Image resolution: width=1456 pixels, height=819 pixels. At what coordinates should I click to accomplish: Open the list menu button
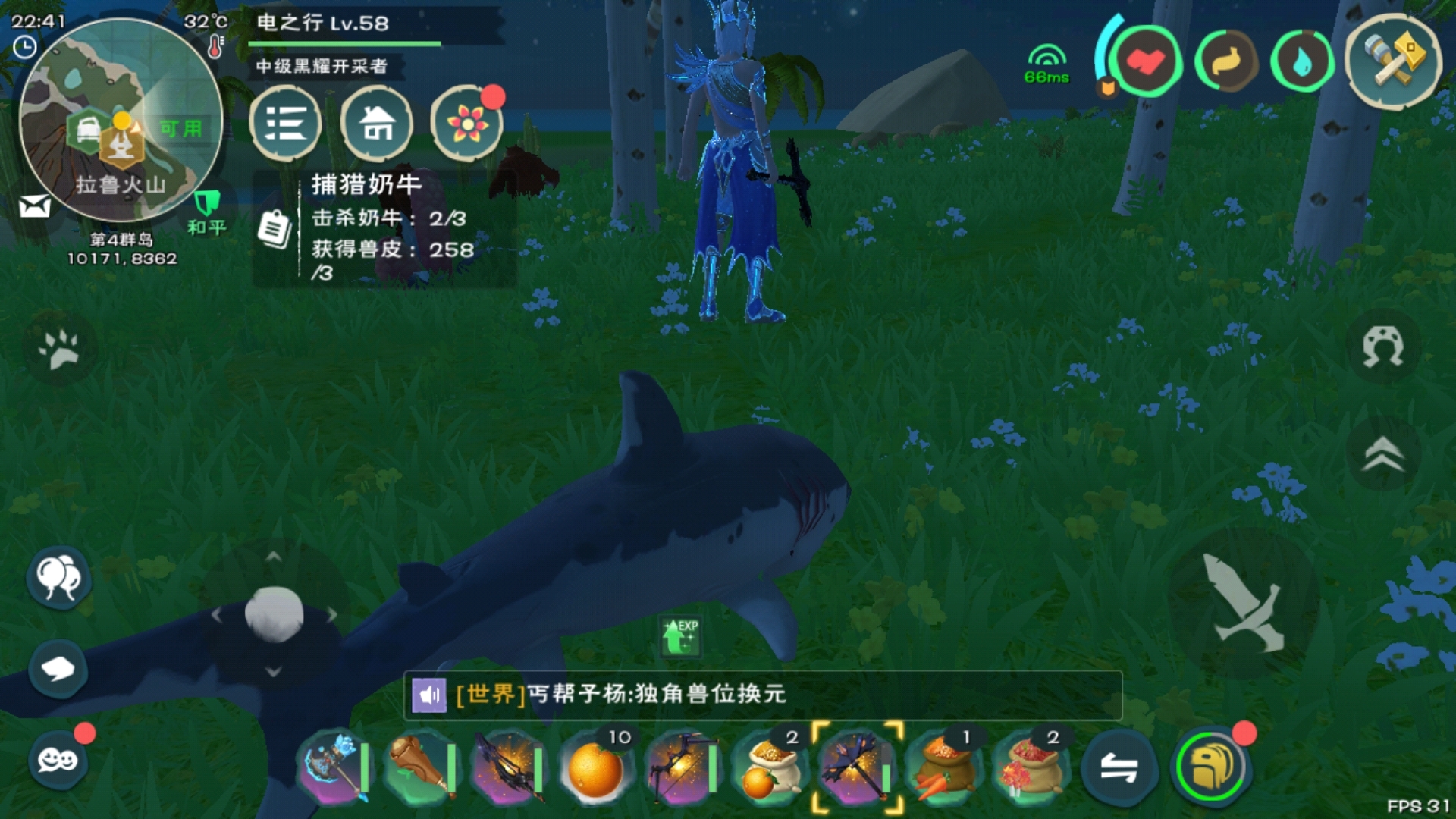285,123
